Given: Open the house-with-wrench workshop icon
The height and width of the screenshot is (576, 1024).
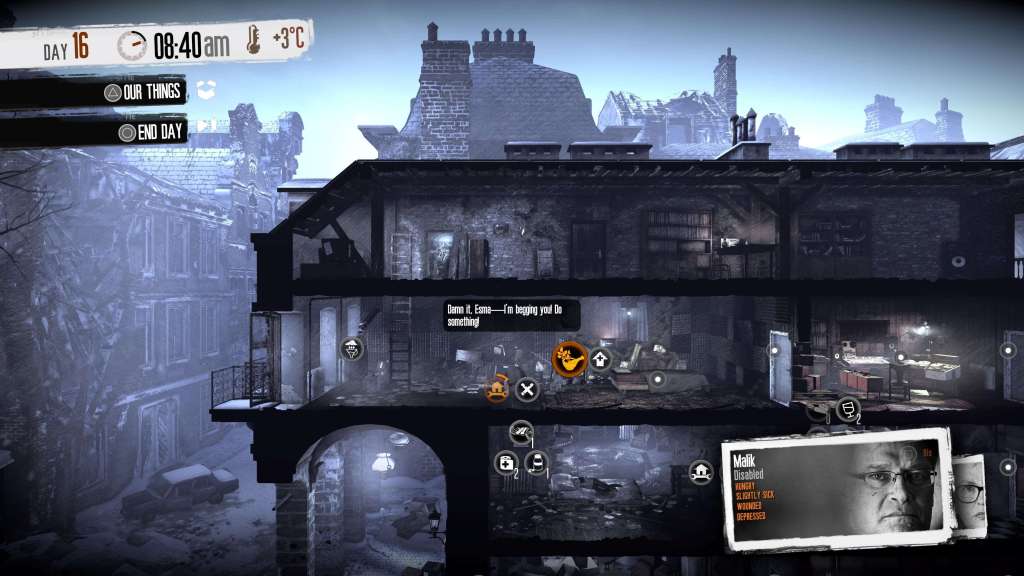Looking at the screenshot, I should coord(701,472).
